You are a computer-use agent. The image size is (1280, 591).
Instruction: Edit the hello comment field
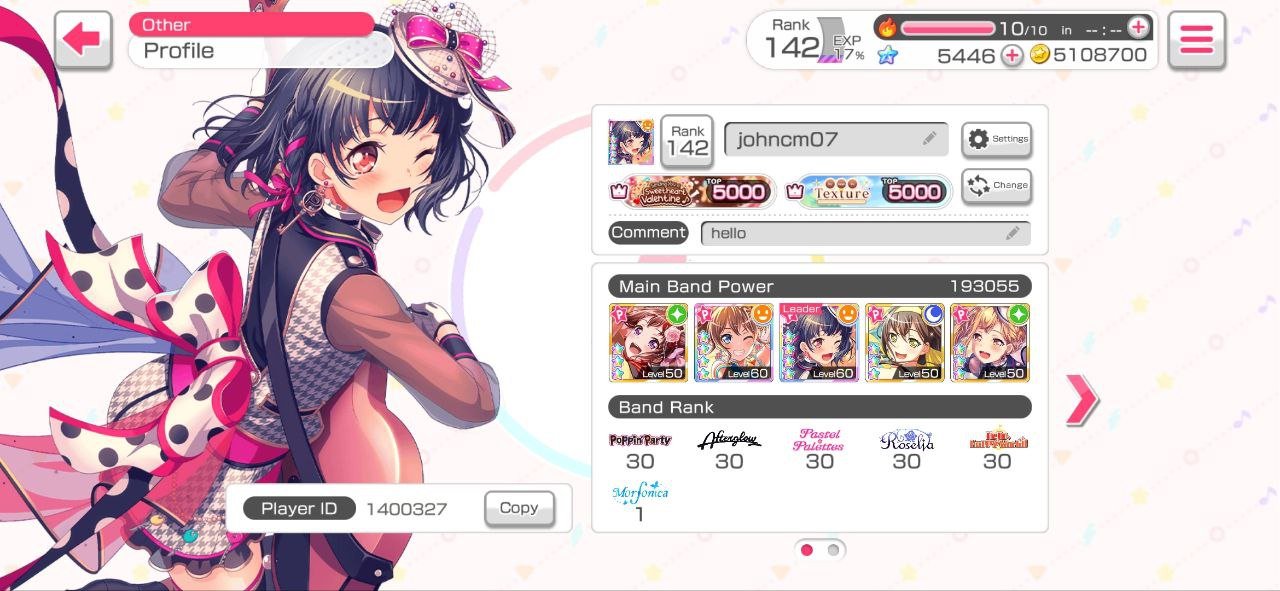tap(865, 233)
